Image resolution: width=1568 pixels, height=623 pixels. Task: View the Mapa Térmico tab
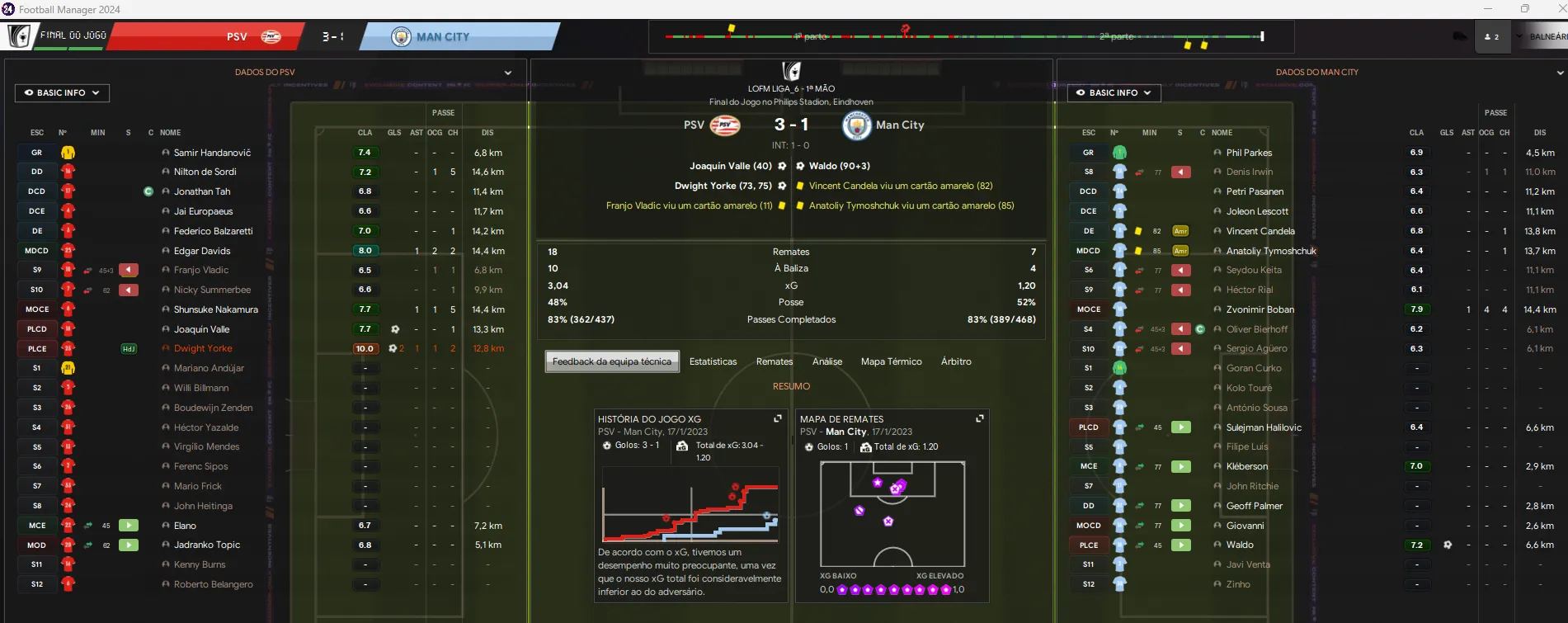891,361
